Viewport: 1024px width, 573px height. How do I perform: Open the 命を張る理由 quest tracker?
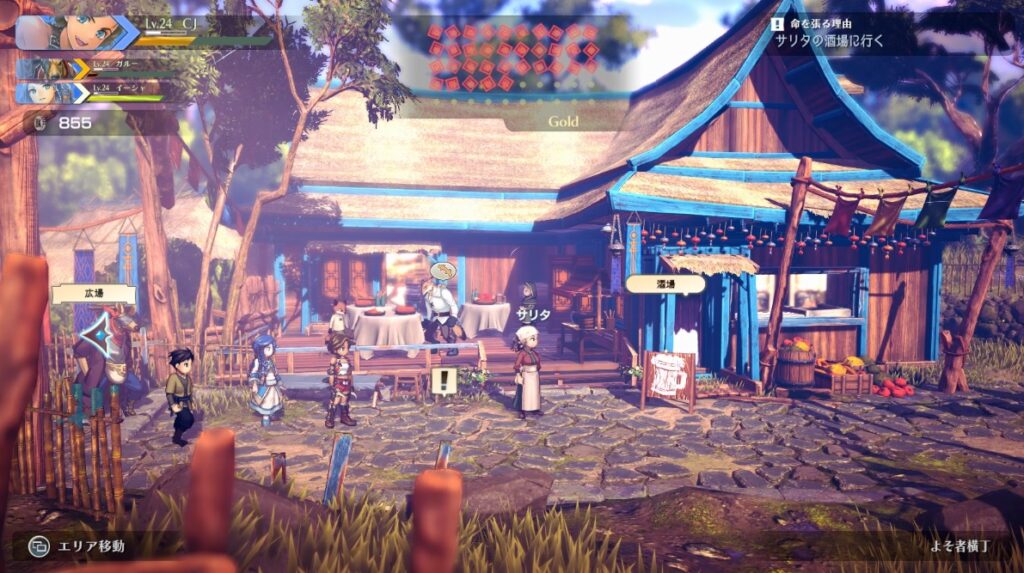842,32
